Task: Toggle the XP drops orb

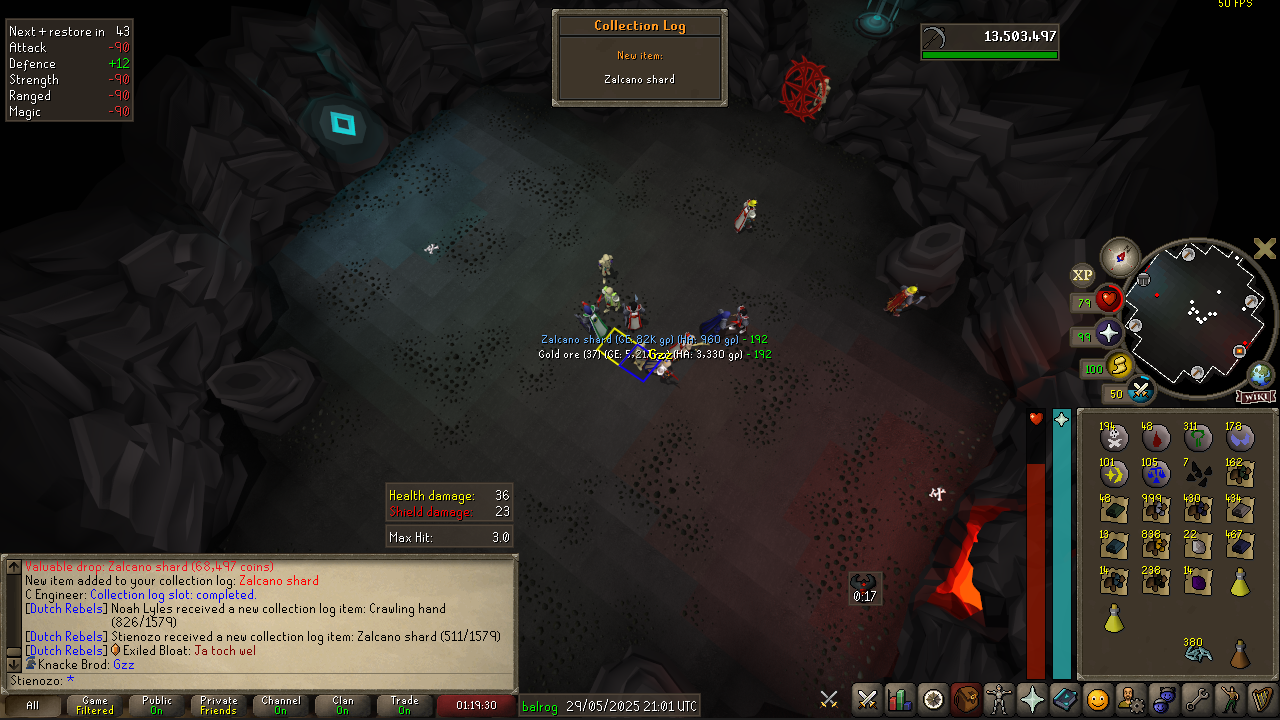Action: (x=1083, y=275)
